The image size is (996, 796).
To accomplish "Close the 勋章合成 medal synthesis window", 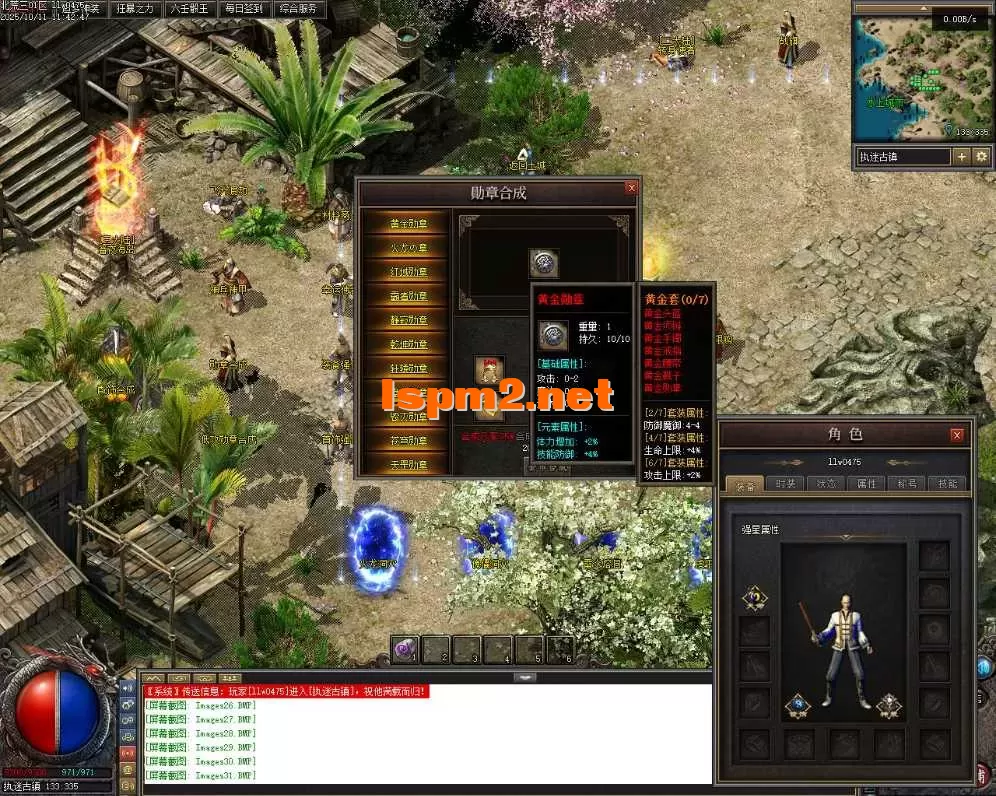I will pyautogui.click(x=630, y=187).
